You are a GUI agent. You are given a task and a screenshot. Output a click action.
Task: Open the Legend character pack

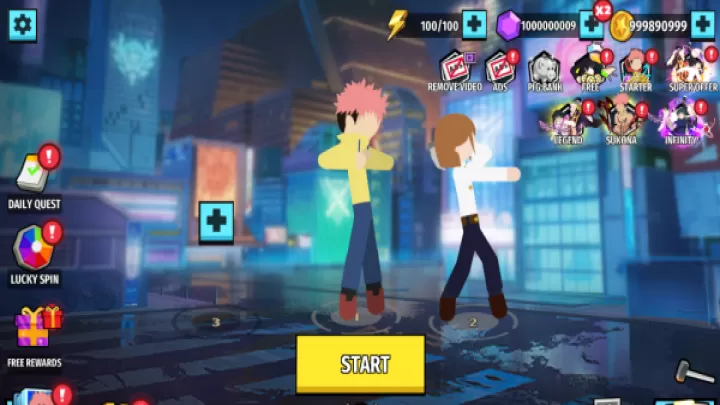click(567, 120)
